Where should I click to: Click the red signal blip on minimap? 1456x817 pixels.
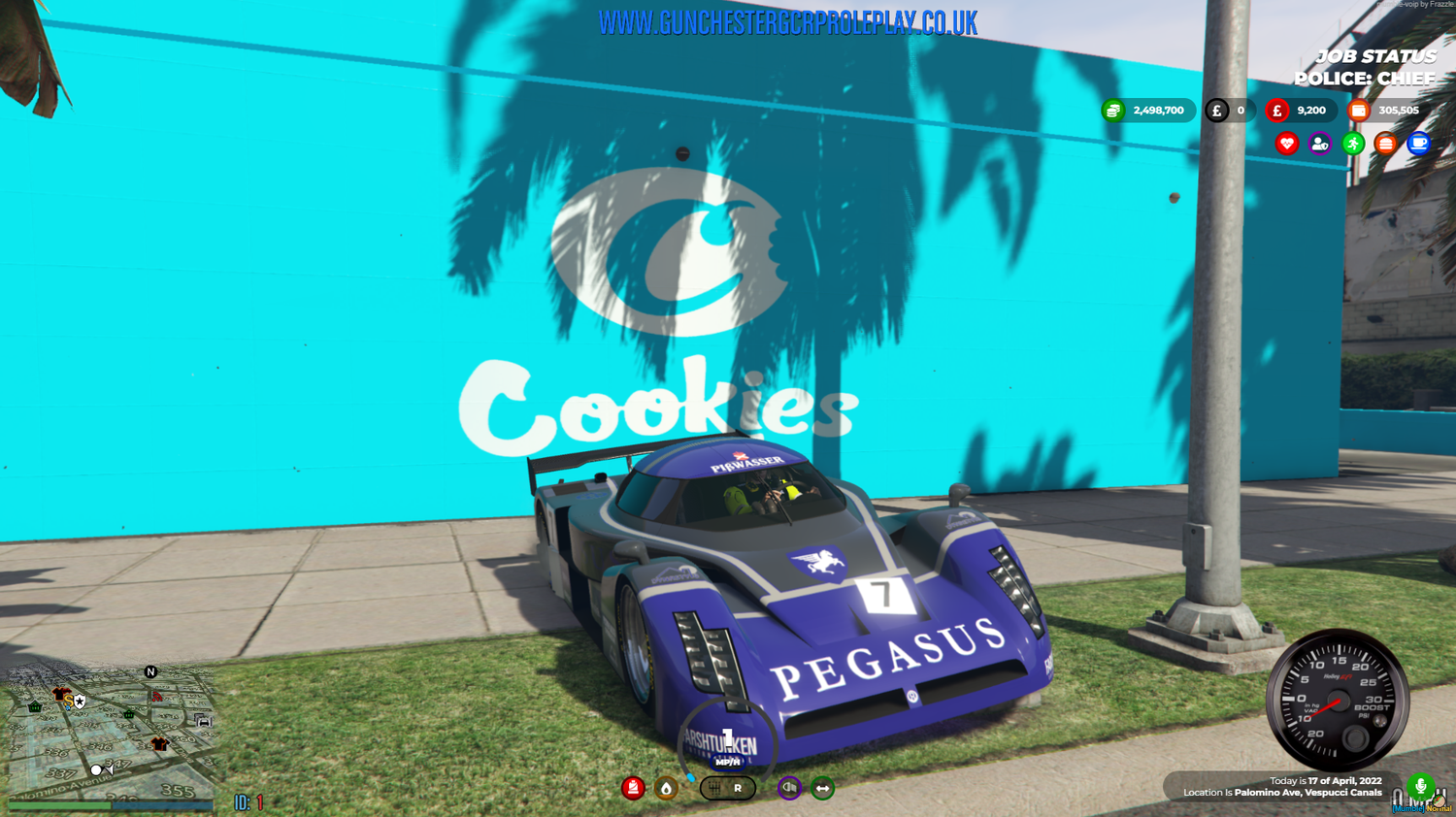[157, 696]
